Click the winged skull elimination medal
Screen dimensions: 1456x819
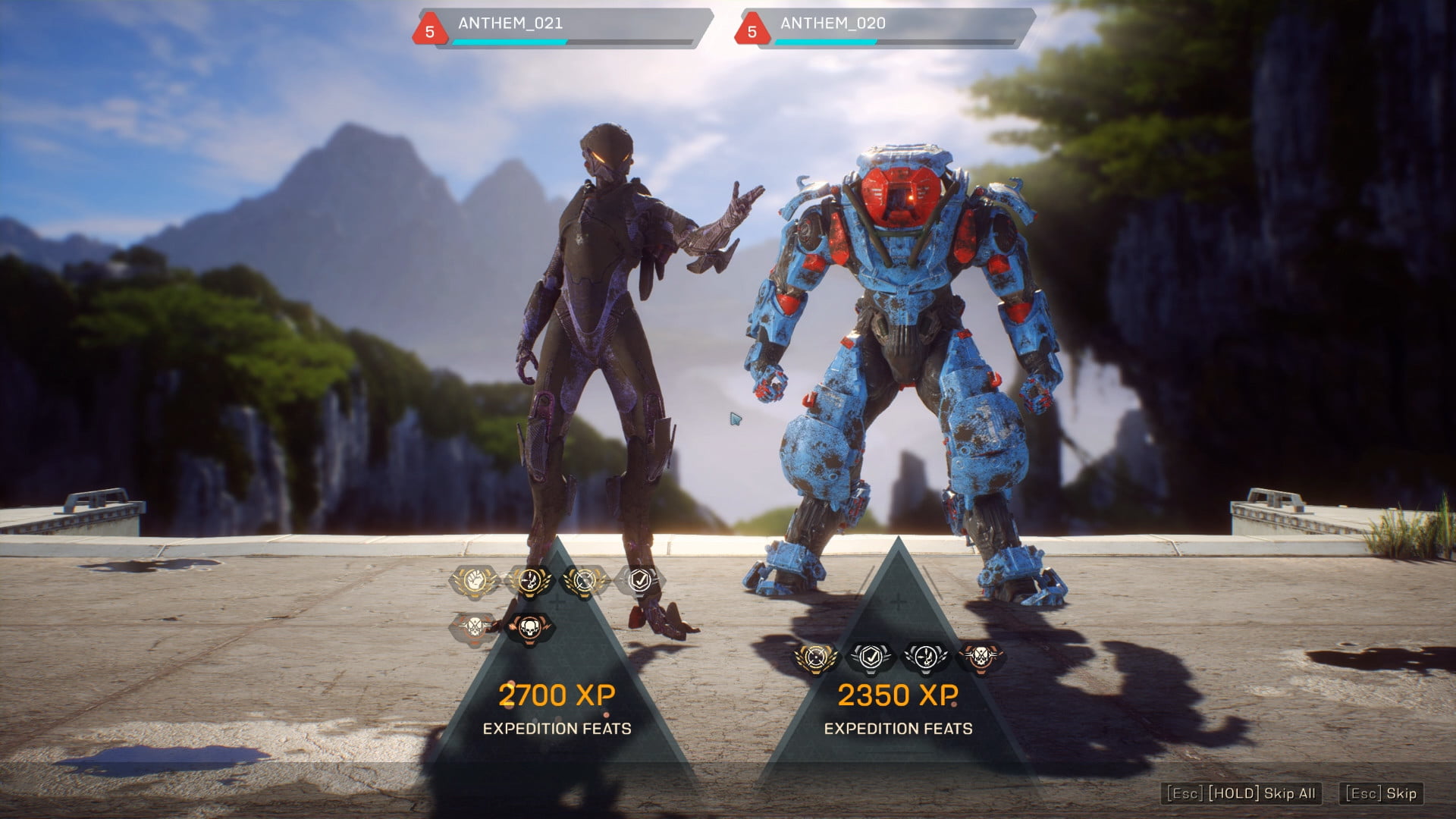(x=531, y=582)
